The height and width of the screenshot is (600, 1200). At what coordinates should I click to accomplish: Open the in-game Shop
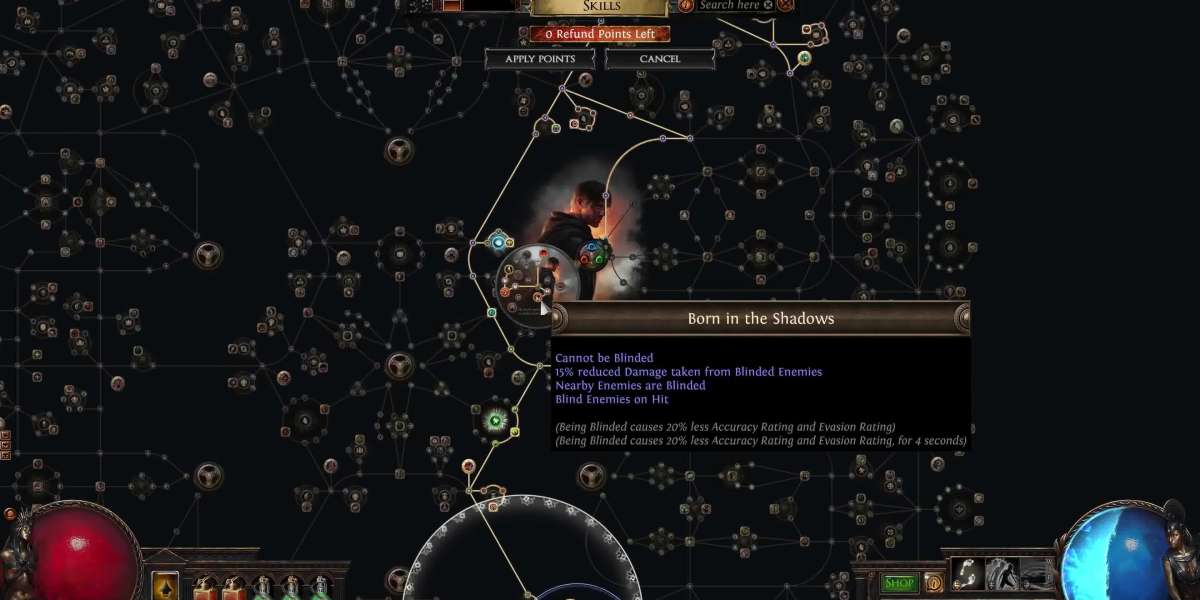coord(899,583)
